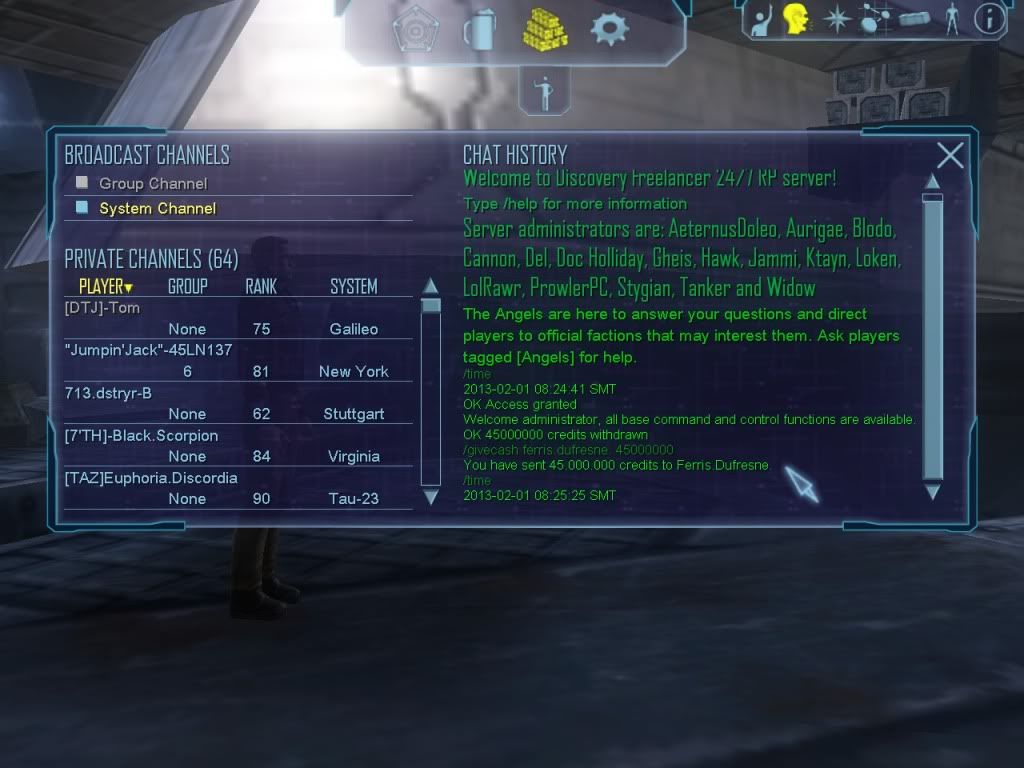Sort the player list by the PLAYER column

tap(105, 287)
